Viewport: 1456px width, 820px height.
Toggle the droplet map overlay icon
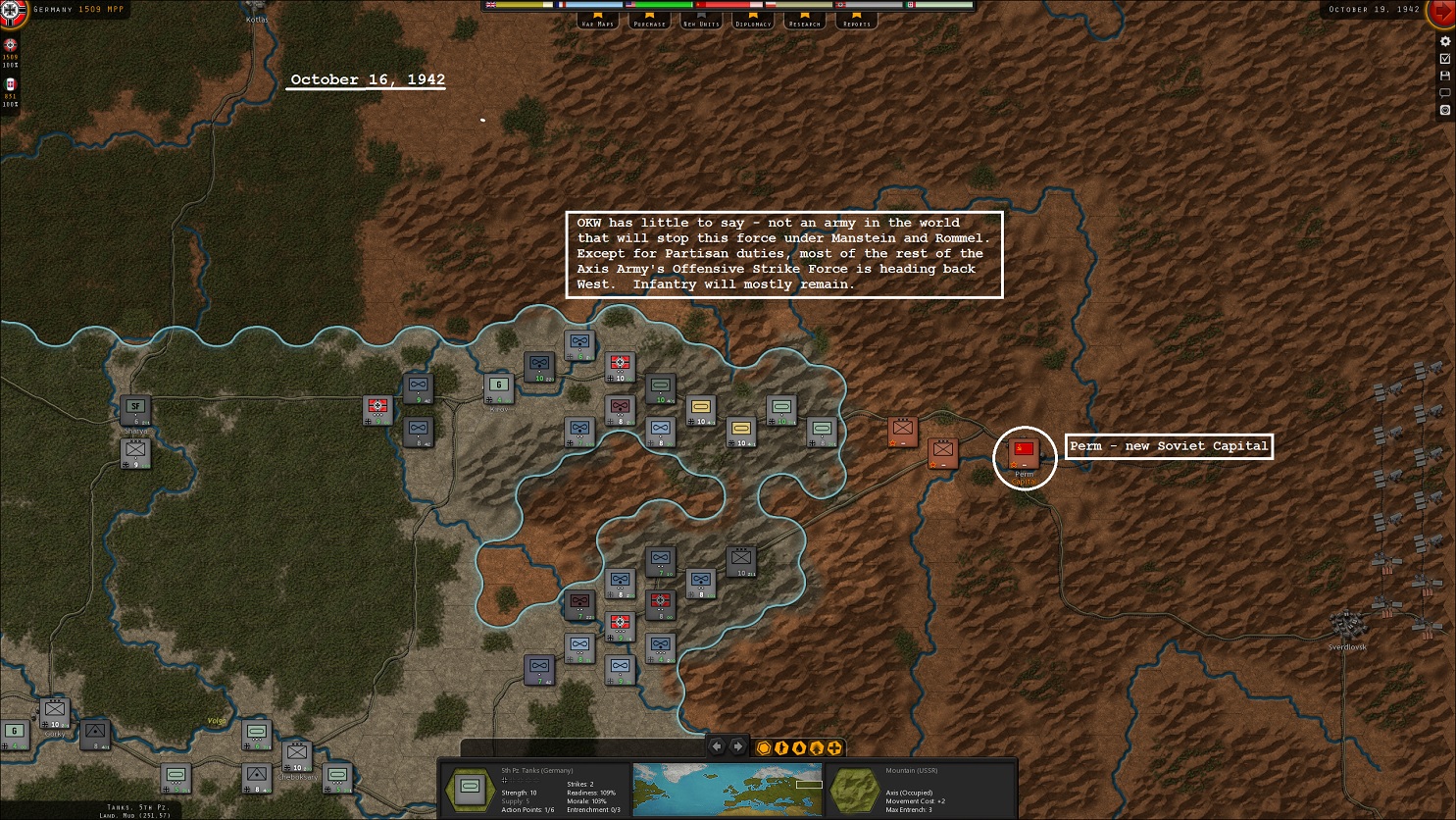tap(799, 748)
